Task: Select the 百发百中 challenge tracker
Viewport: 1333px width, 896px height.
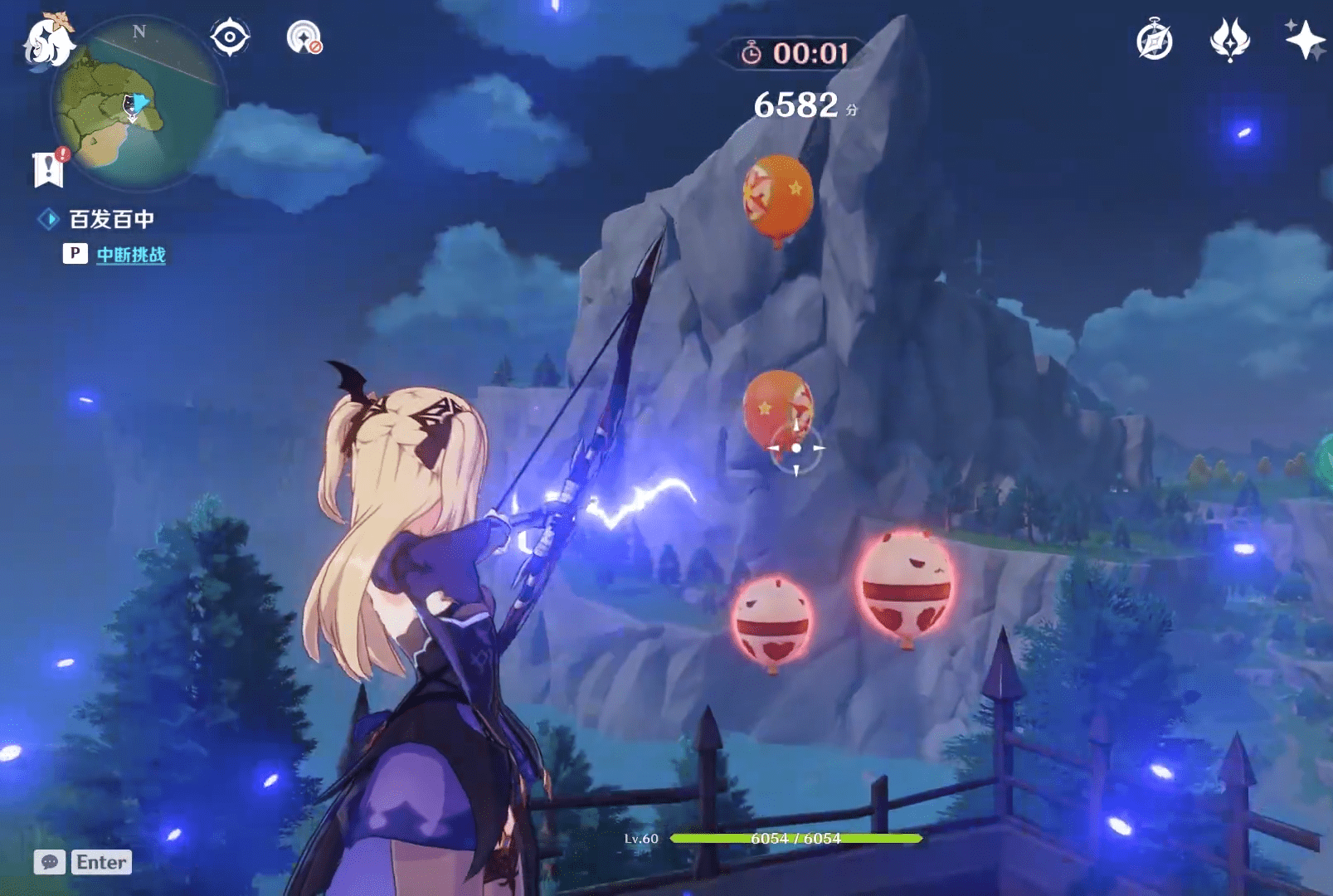Action: (111, 219)
